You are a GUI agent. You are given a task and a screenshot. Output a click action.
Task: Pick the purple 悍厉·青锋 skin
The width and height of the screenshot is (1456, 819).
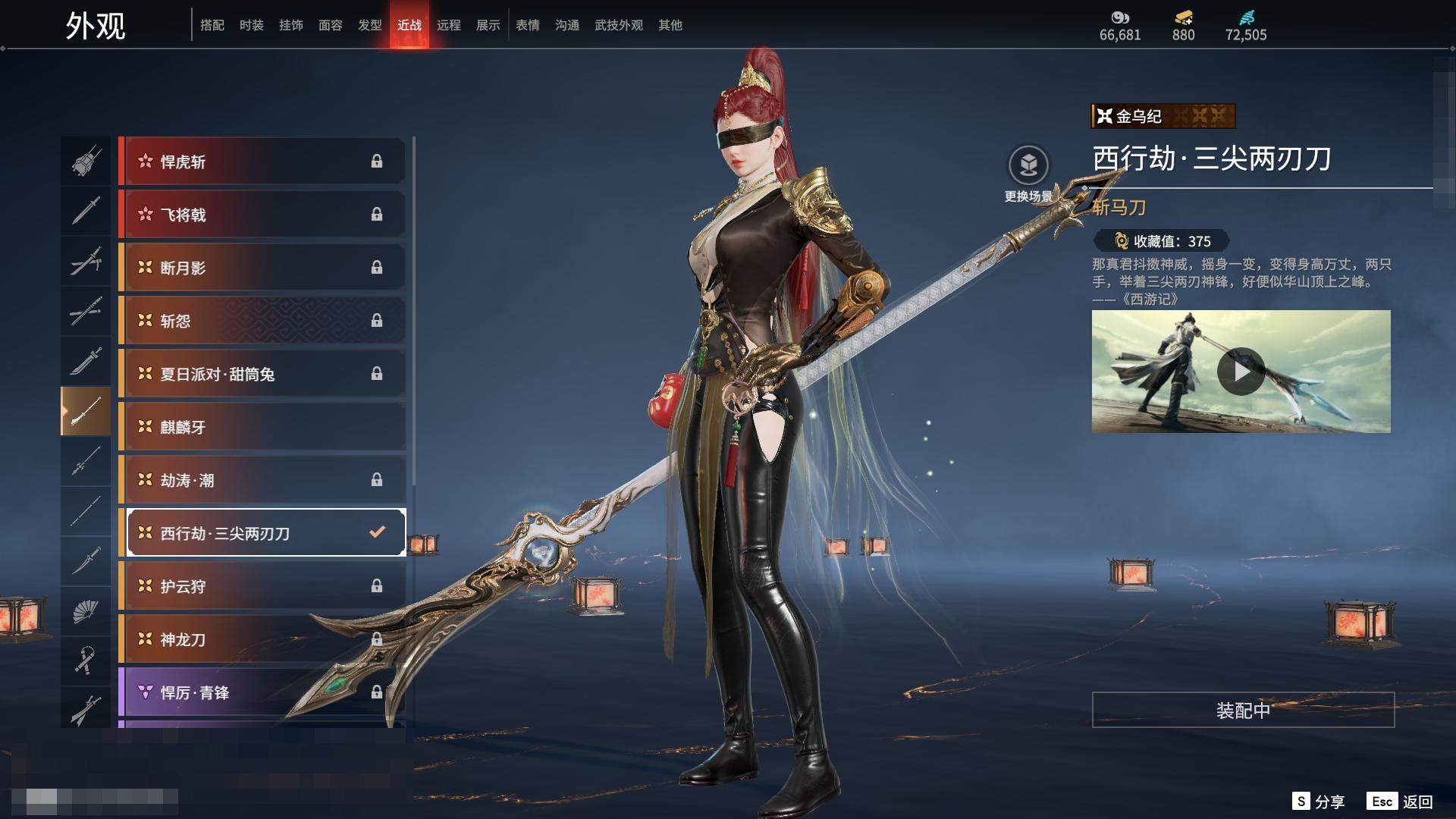point(262,692)
